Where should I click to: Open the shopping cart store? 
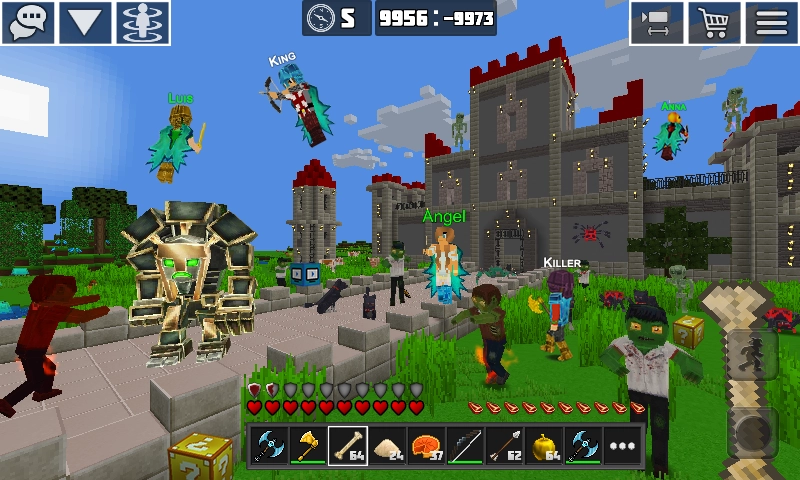715,22
